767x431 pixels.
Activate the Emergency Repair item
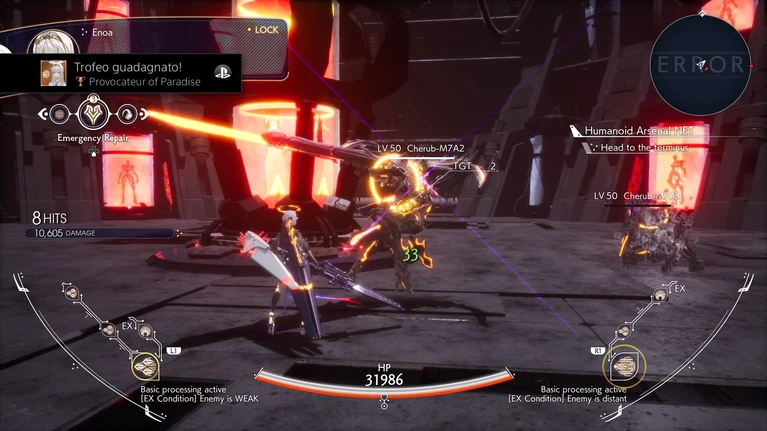(94, 113)
